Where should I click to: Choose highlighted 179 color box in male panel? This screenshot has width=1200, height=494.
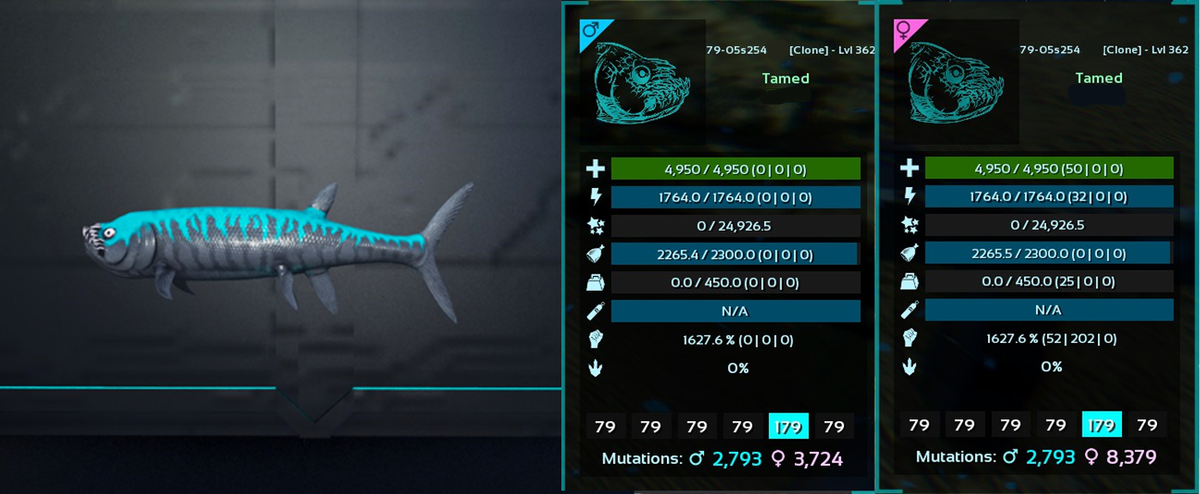pyautogui.click(x=788, y=426)
